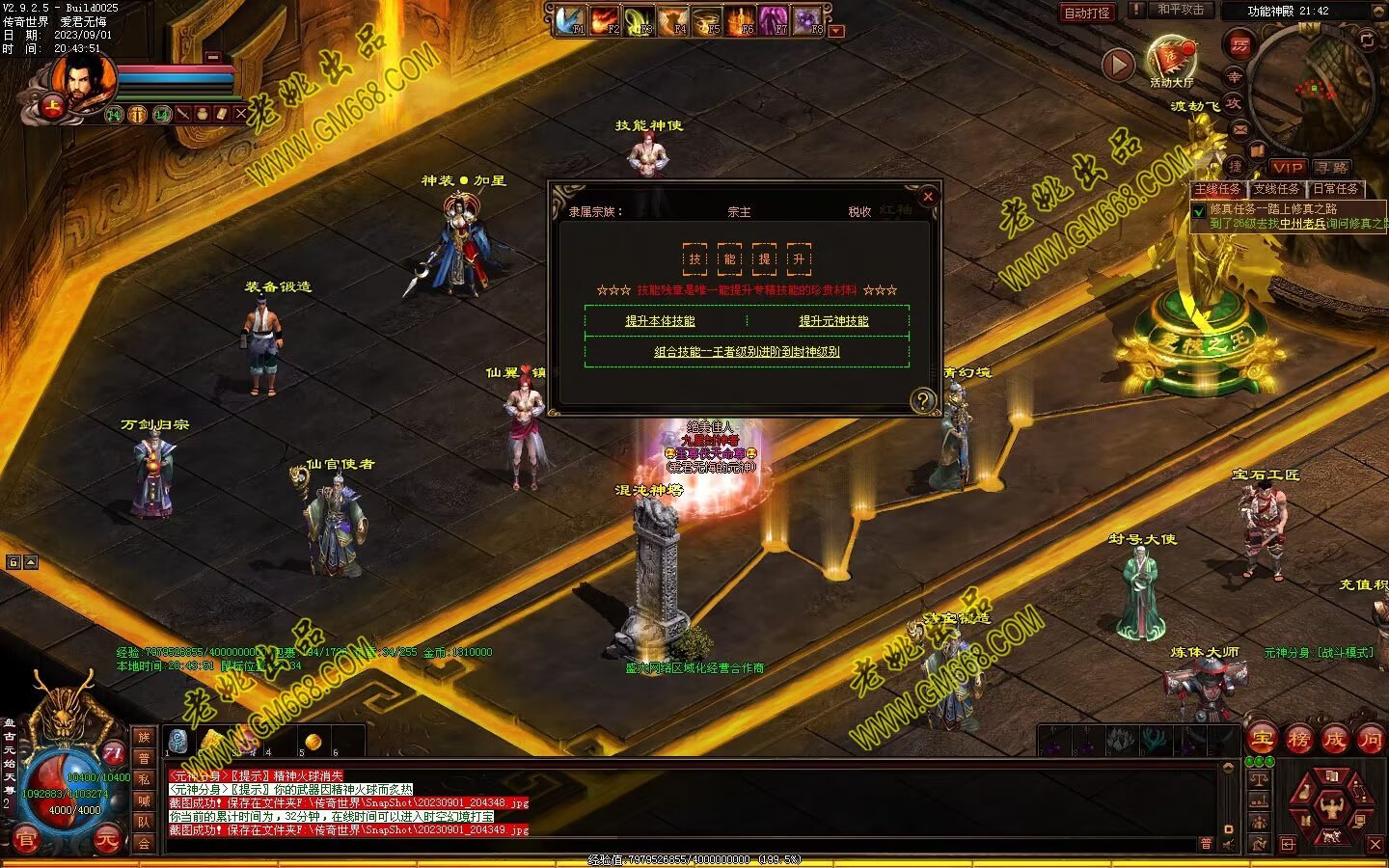The height and width of the screenshot is (868, 1389).
Task: Open the 宝 treasure shop button
Action: pyautogui.click(x=1263, y=740)
